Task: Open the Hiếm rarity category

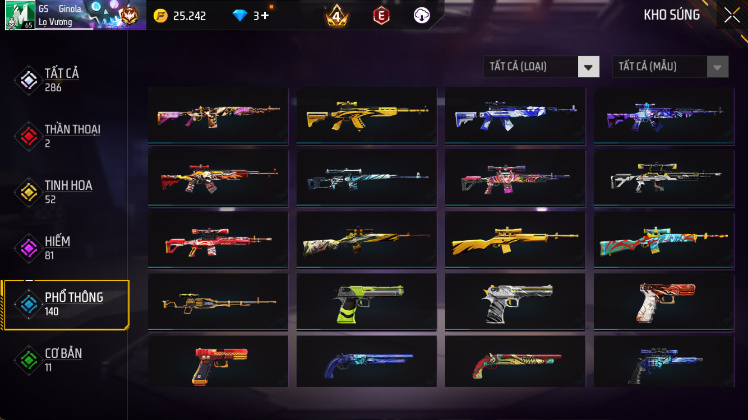Action: pyautogui.click(x=58, y=247)
